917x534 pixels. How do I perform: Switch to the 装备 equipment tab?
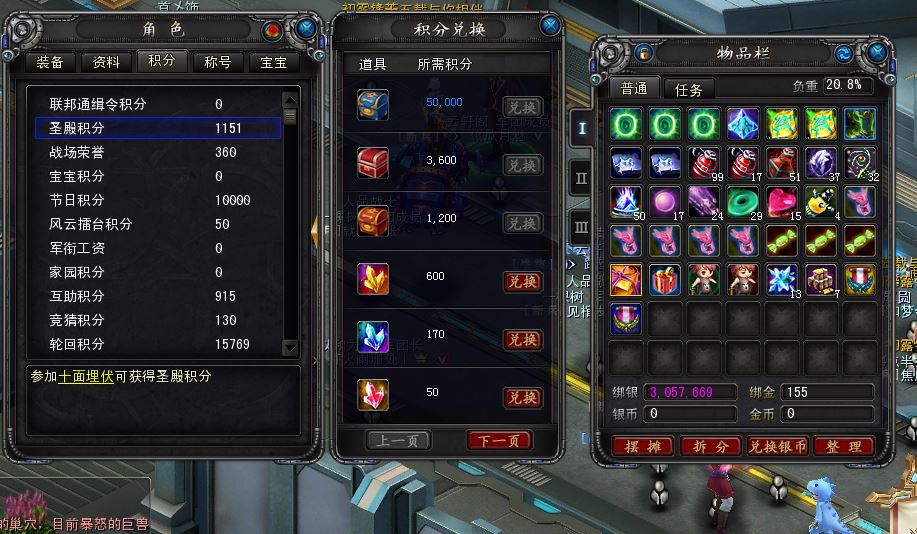tap(50, 62)
